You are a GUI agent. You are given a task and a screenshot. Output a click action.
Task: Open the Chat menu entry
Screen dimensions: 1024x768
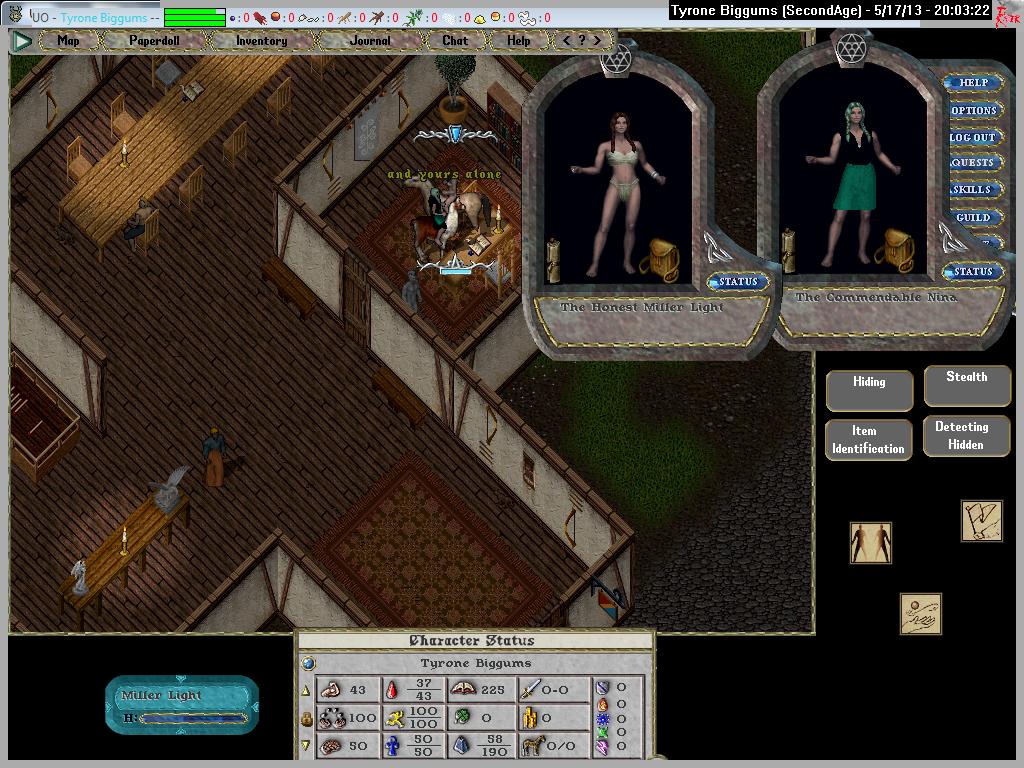pyautogui.click(x=454, y=41)
